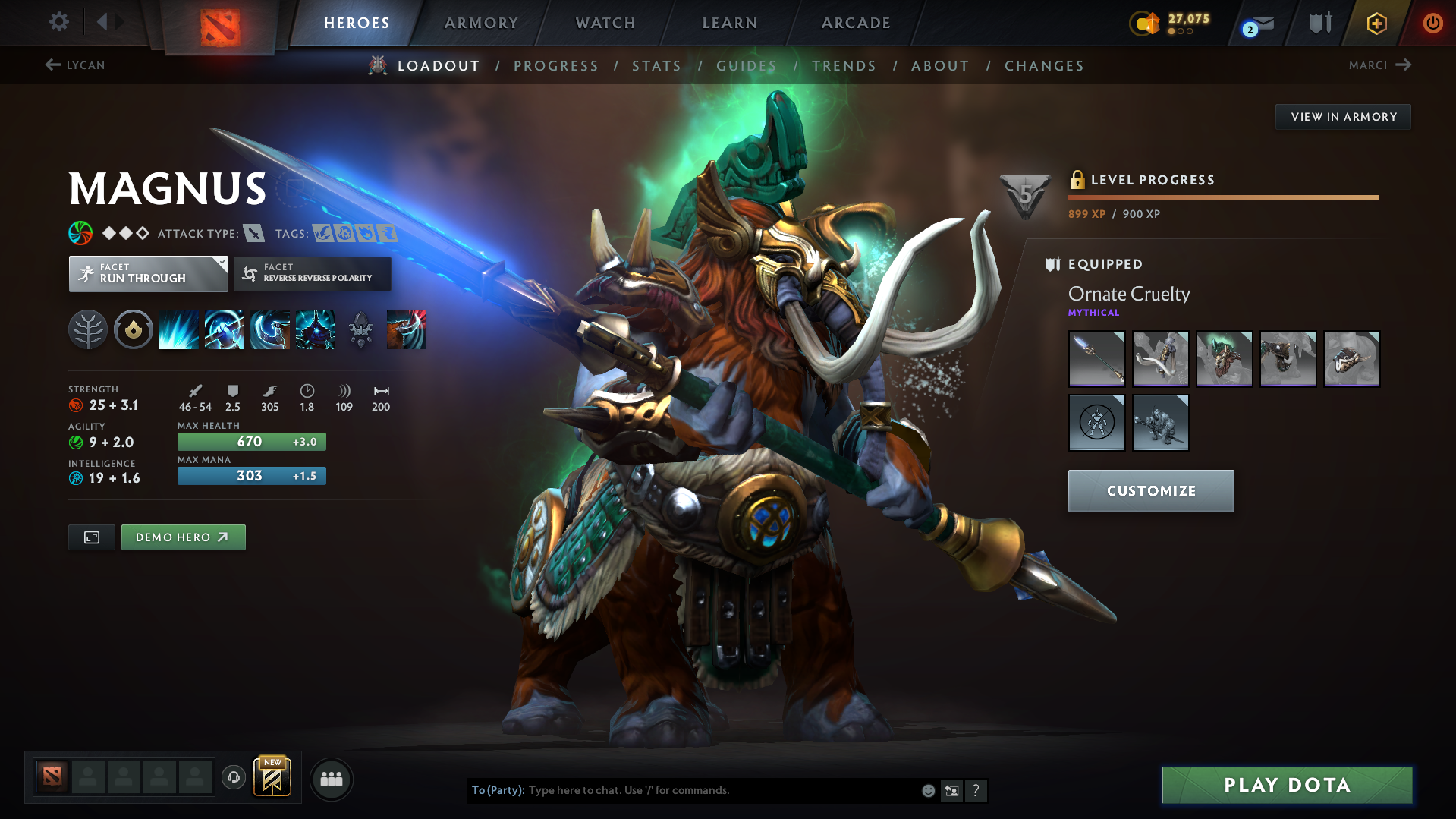Open the settings gear
The height and width of the screenshot is (819, 1456).
click(x=58, y=22)
